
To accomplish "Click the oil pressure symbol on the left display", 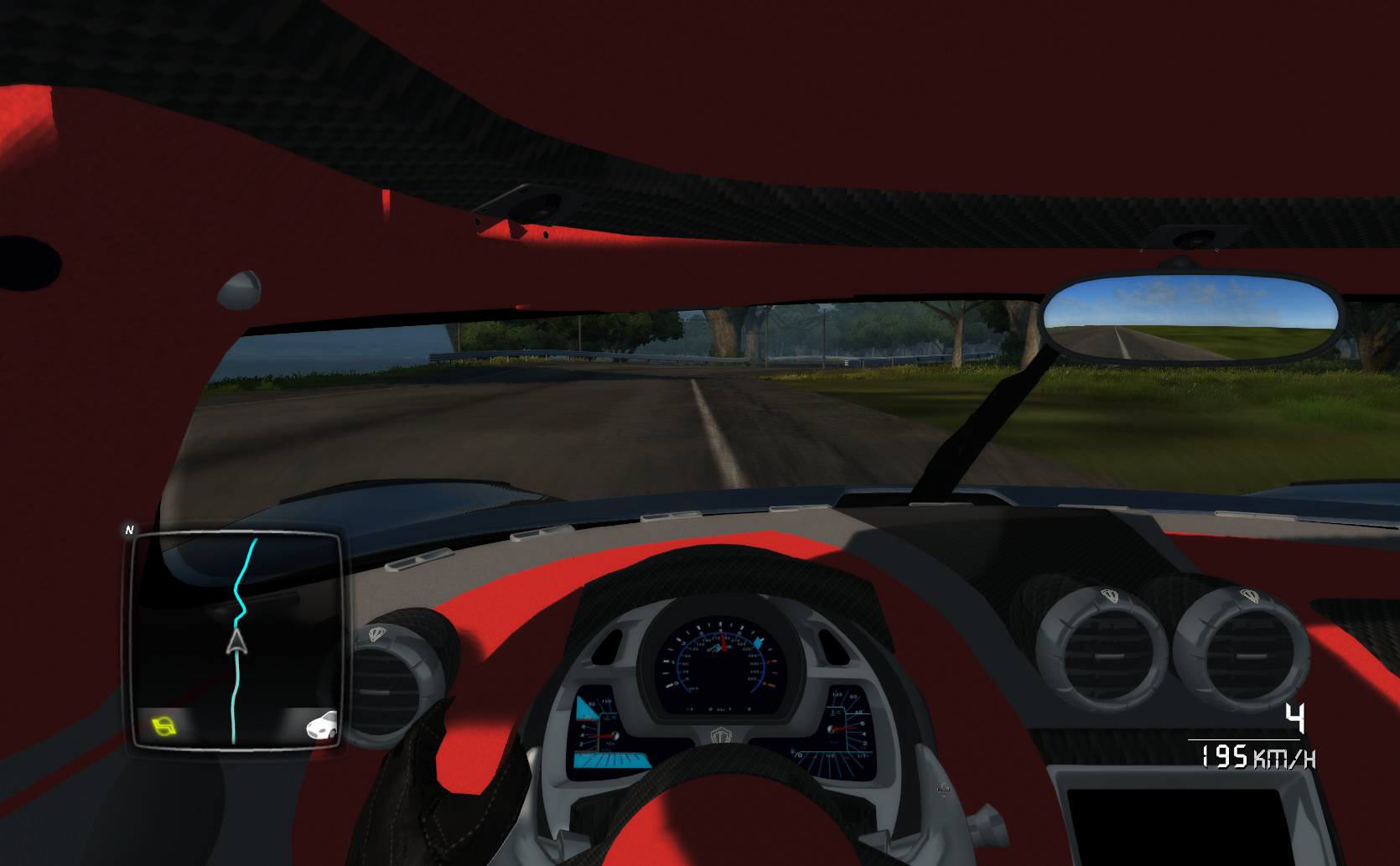I will coord(612,743).
